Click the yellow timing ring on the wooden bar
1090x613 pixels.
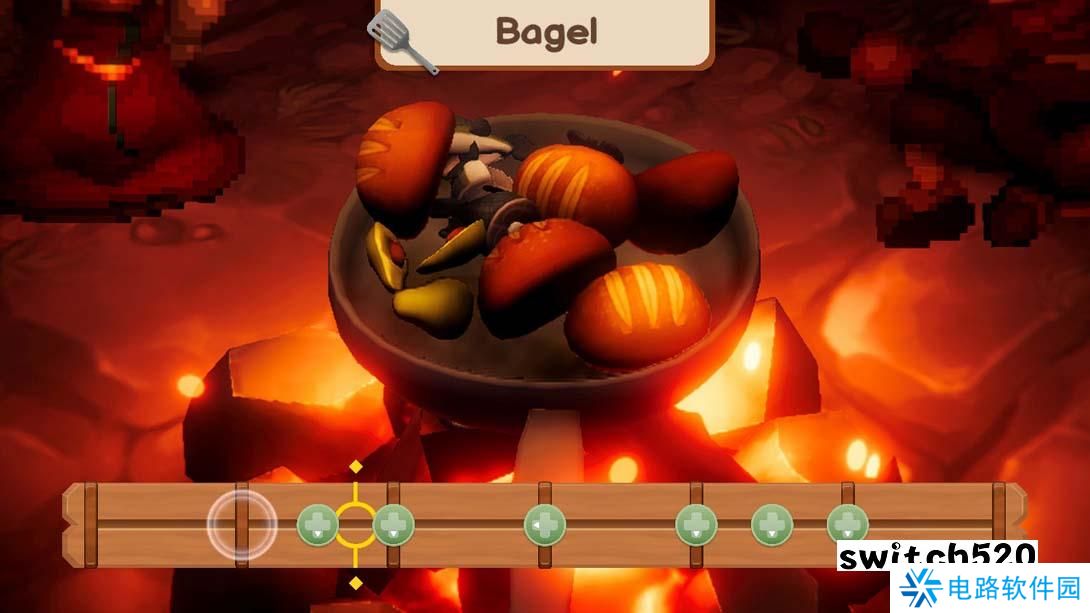(355, 524)
